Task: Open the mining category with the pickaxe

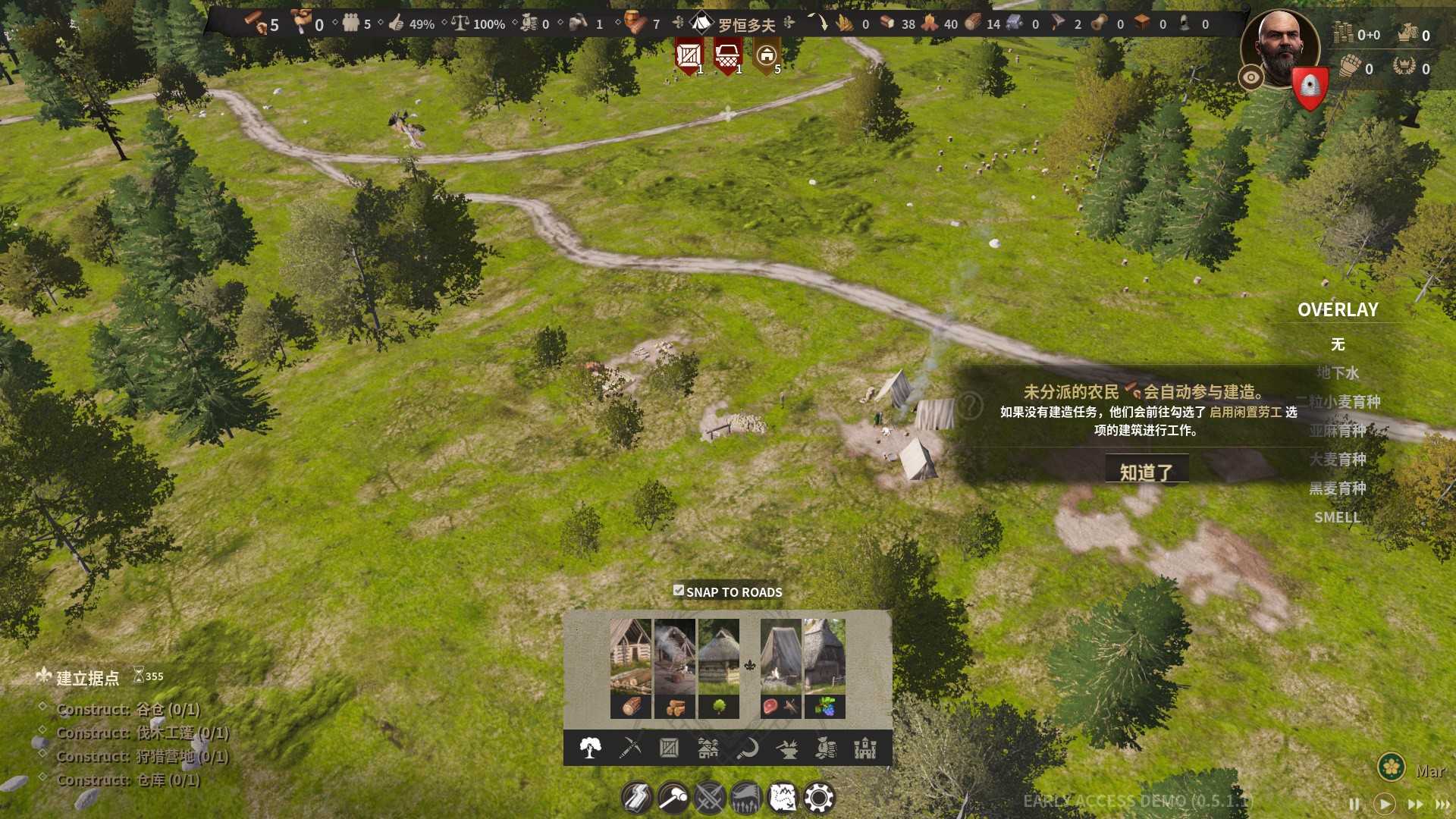Action: click(630, 748)
